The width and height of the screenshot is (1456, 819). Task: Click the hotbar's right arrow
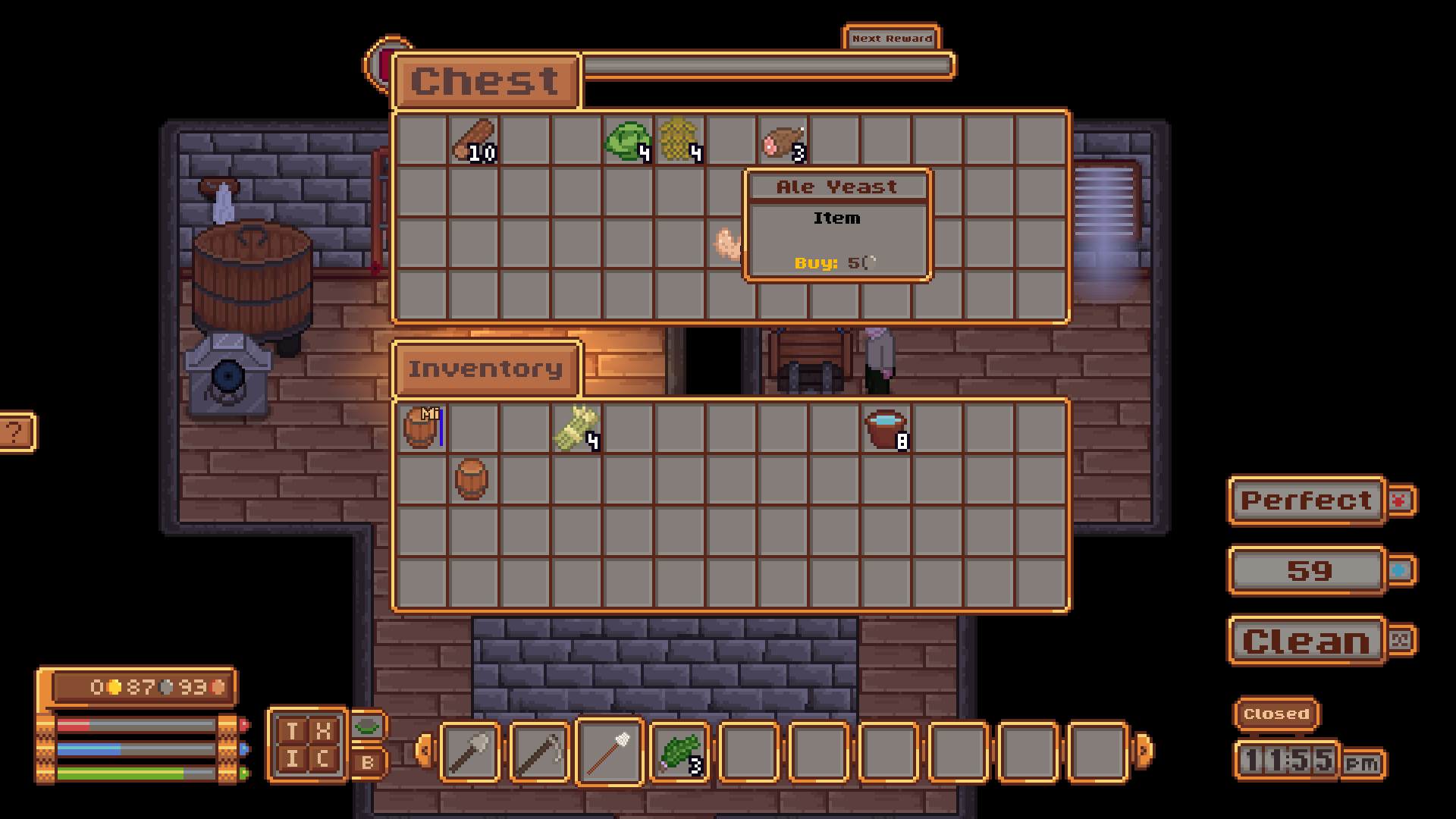[1144, 751]
